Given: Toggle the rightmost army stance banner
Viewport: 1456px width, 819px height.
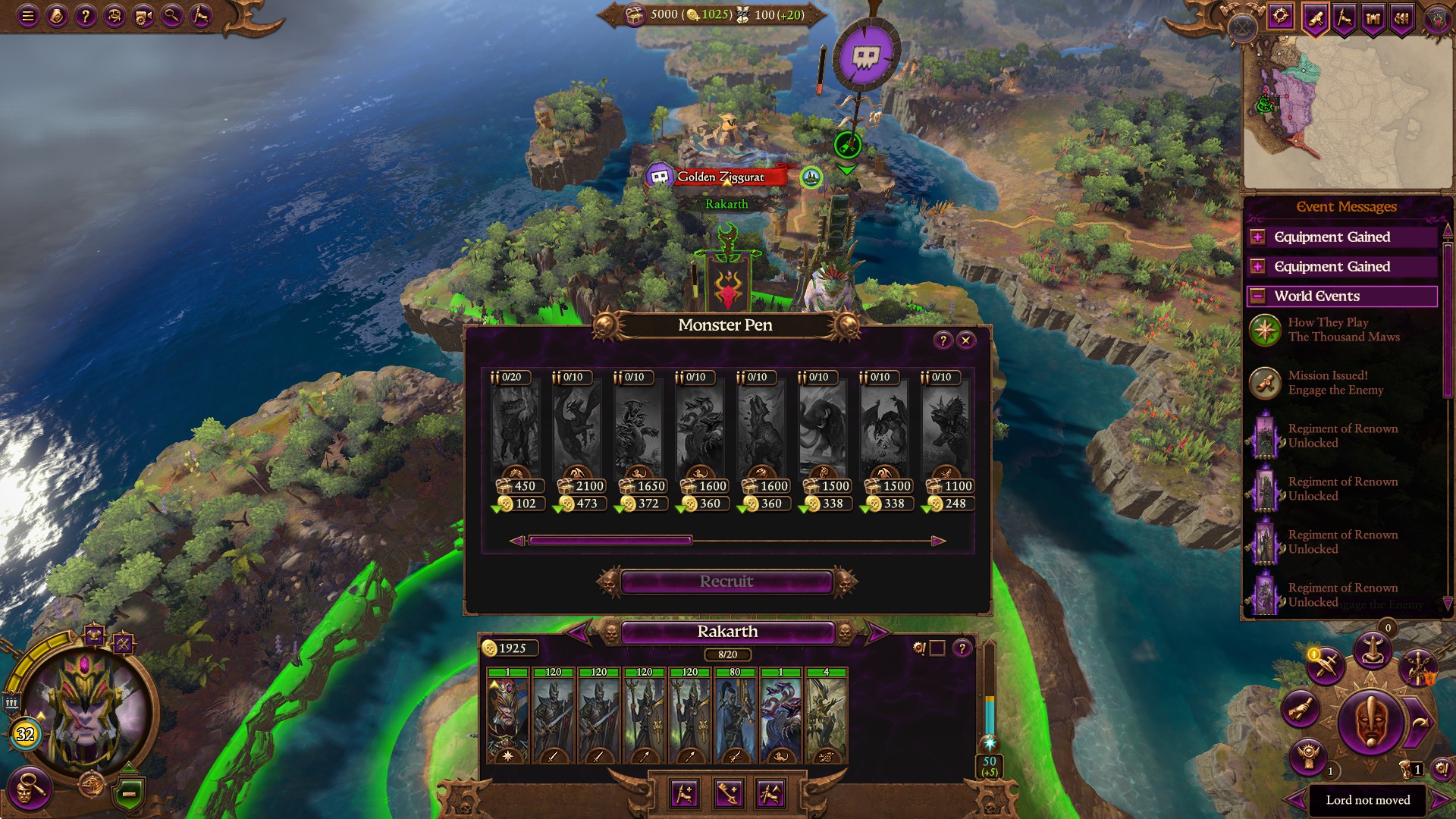Looking at the screenshot, I should tap(771, 794).
